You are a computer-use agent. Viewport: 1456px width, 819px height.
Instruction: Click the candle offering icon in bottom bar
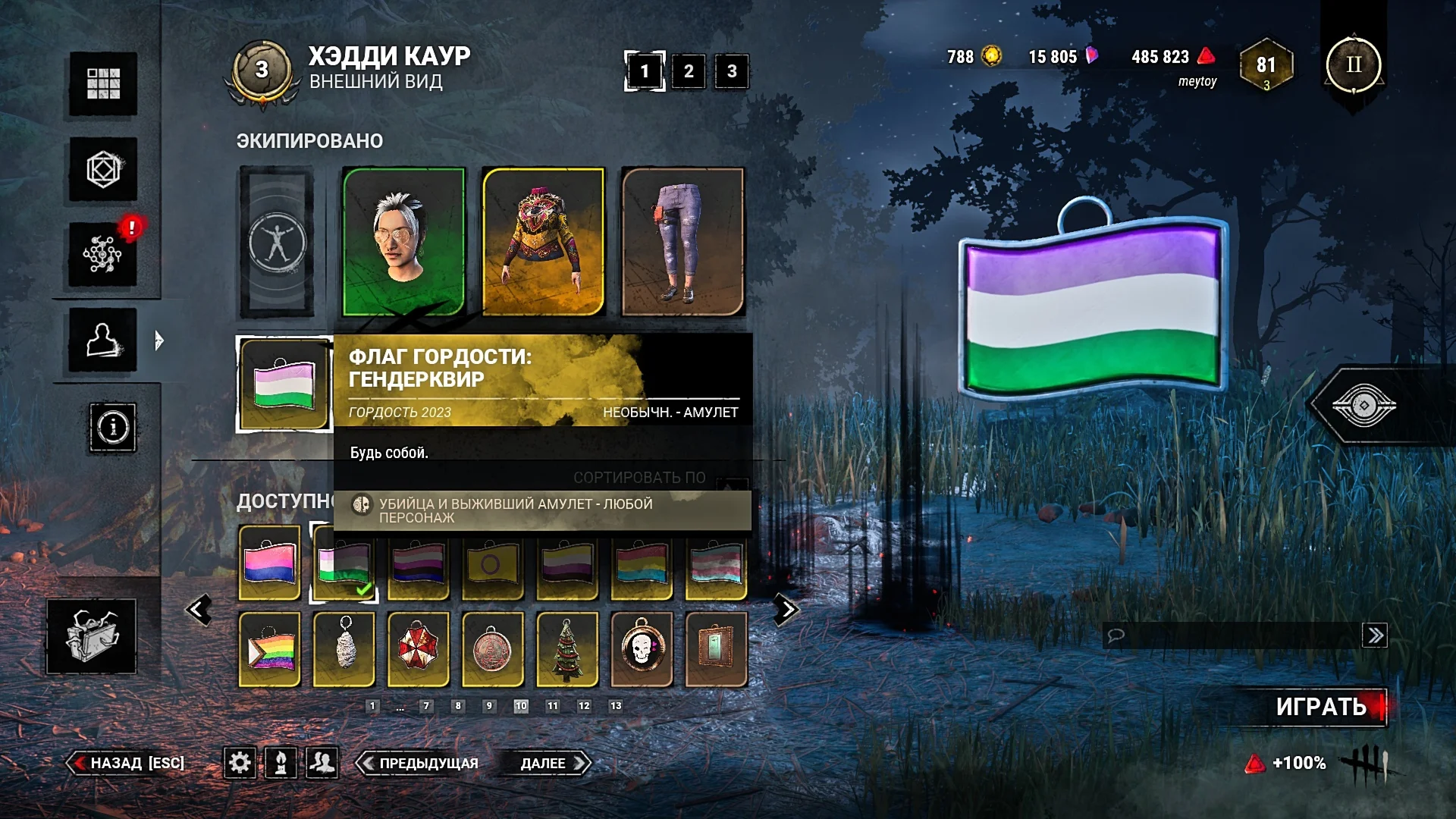point(282,764)
